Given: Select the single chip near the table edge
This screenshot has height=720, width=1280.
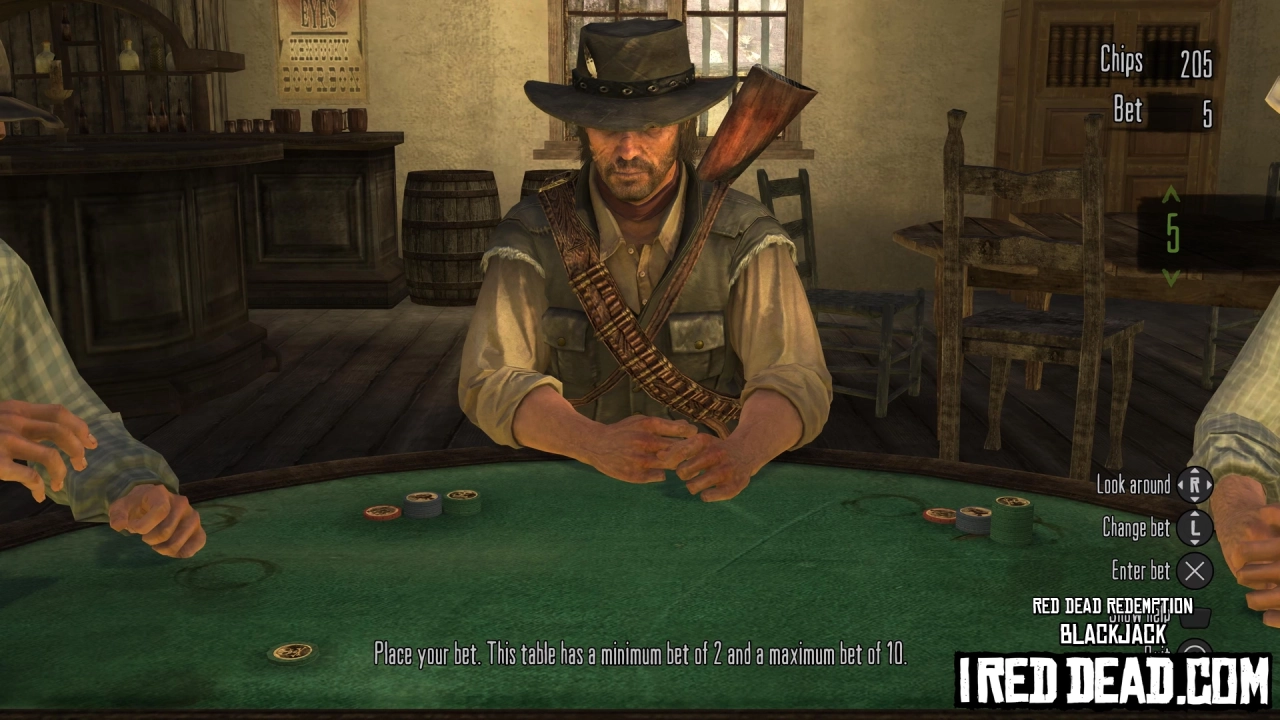Looking at the screenshot, I should click(291, 652).
